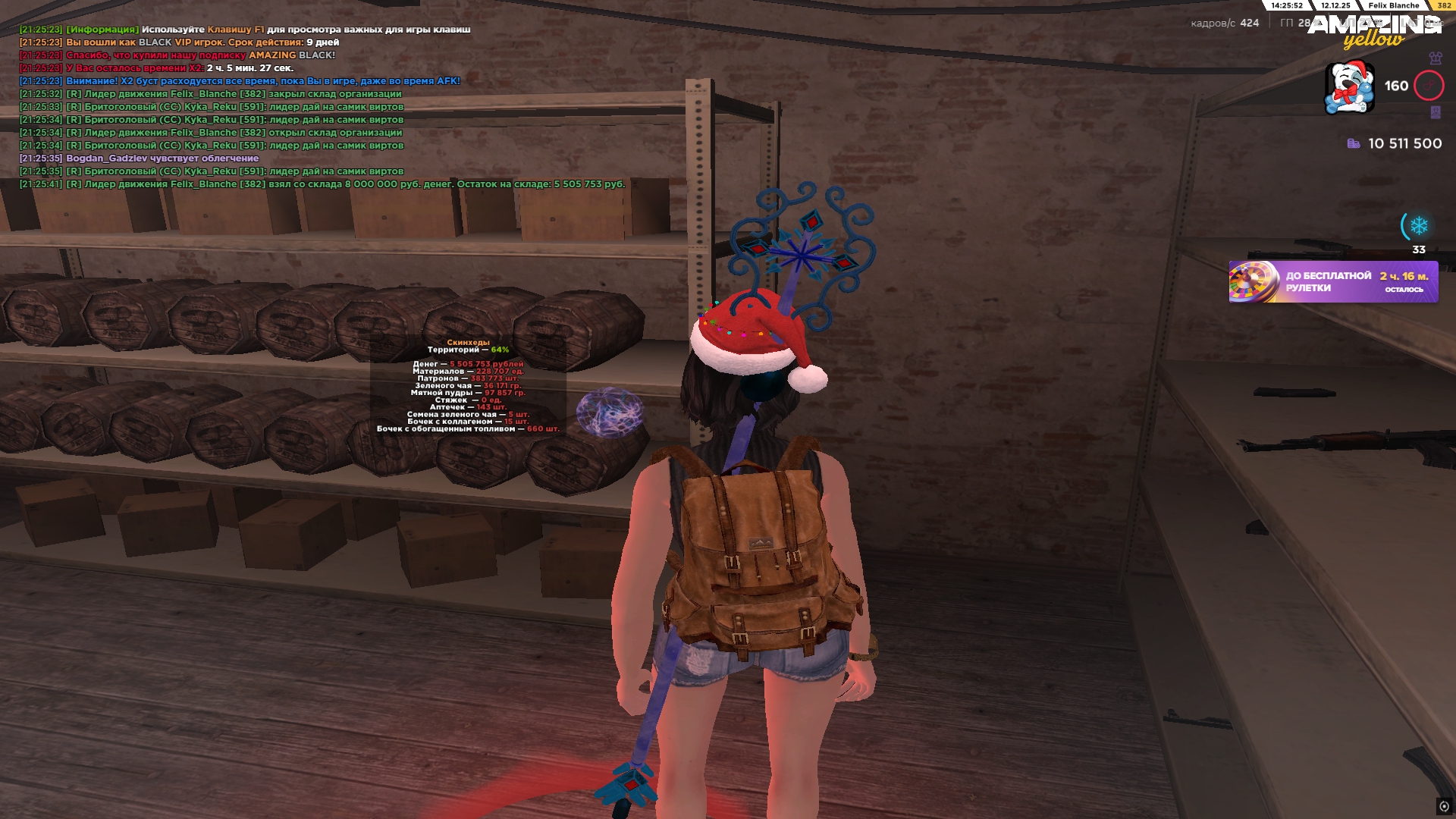
Task: Click the warehouse money withdrawal chat line
Action: (x=322, y=184)
